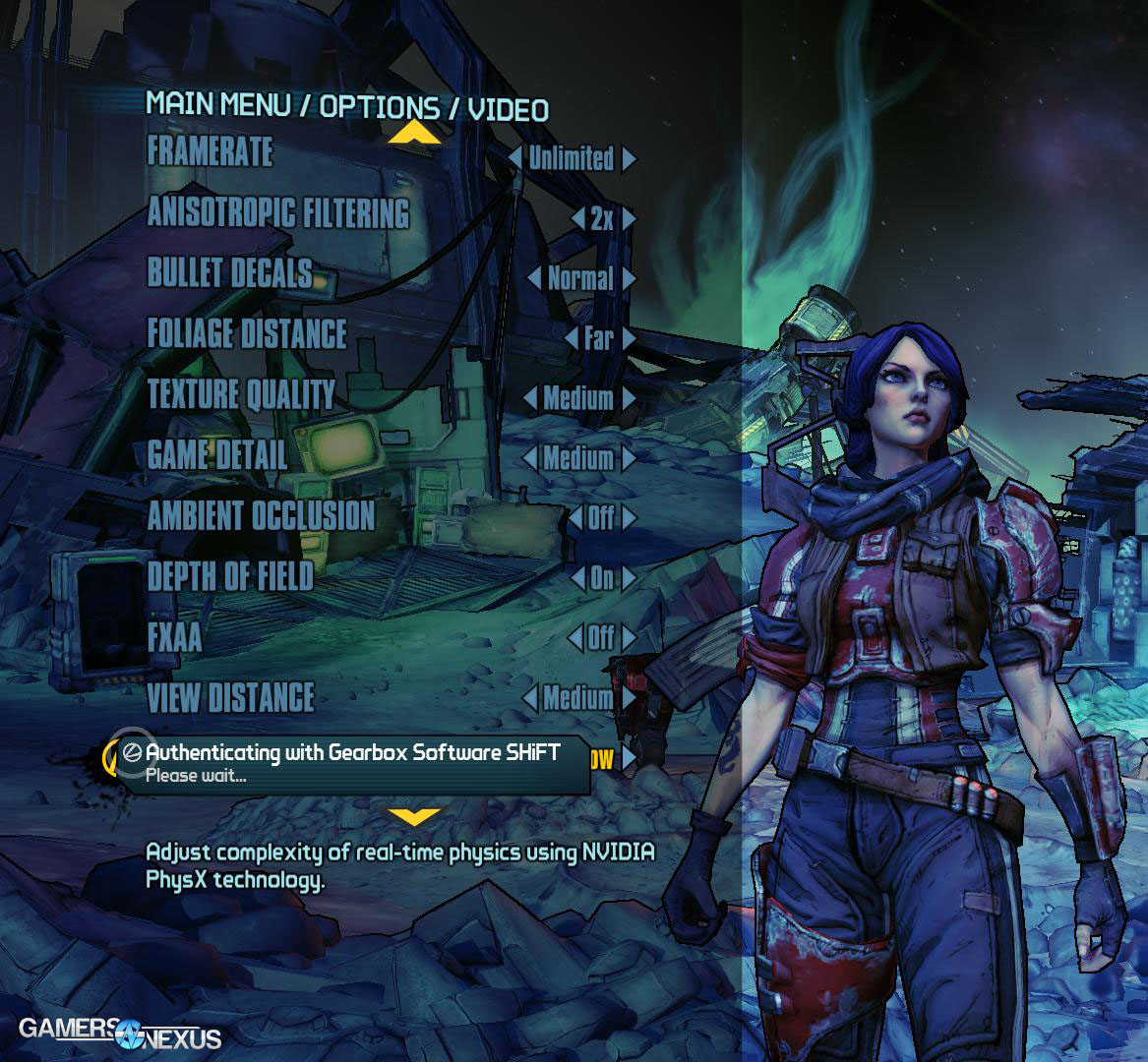Raise Texture Quality with right arrow
The width and height of the screenshot is (1148, 1062).
629,399
